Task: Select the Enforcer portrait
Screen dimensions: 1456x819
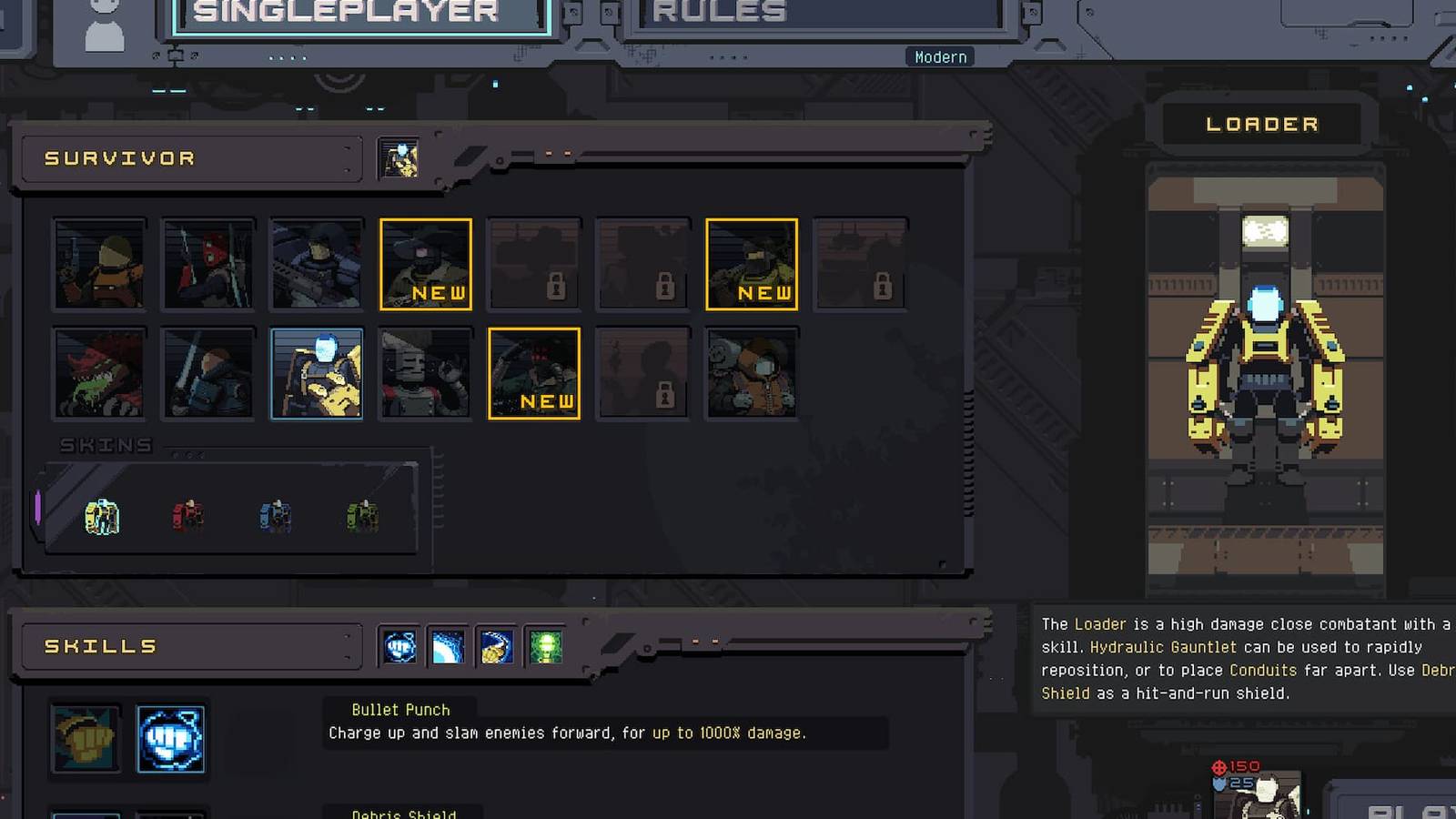Action: (x=317, y=264)
